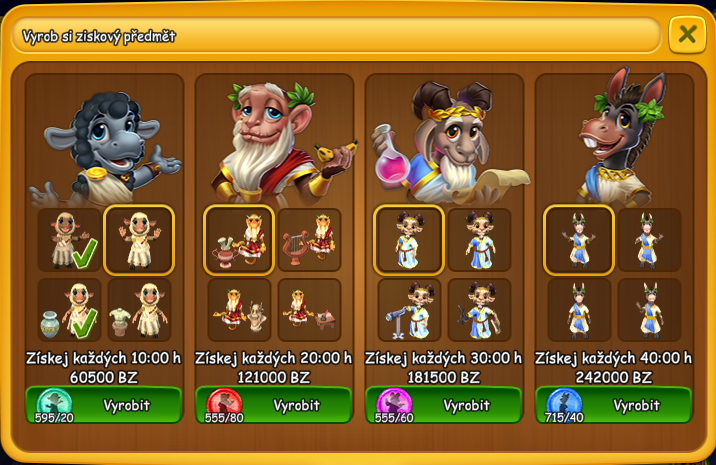Select the old man beside the stone bust
716x465 pixels.
coord(239,310)
